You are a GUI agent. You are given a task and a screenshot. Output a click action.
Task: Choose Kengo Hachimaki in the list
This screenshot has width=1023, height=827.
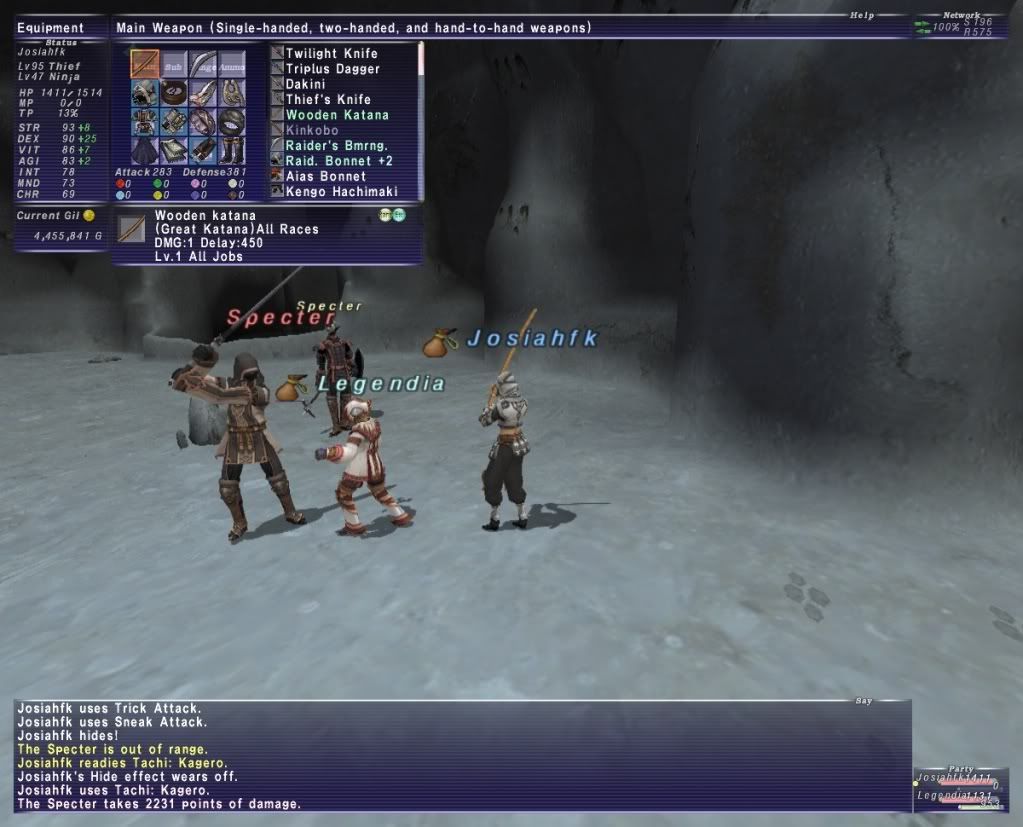[x=341, y=191]
